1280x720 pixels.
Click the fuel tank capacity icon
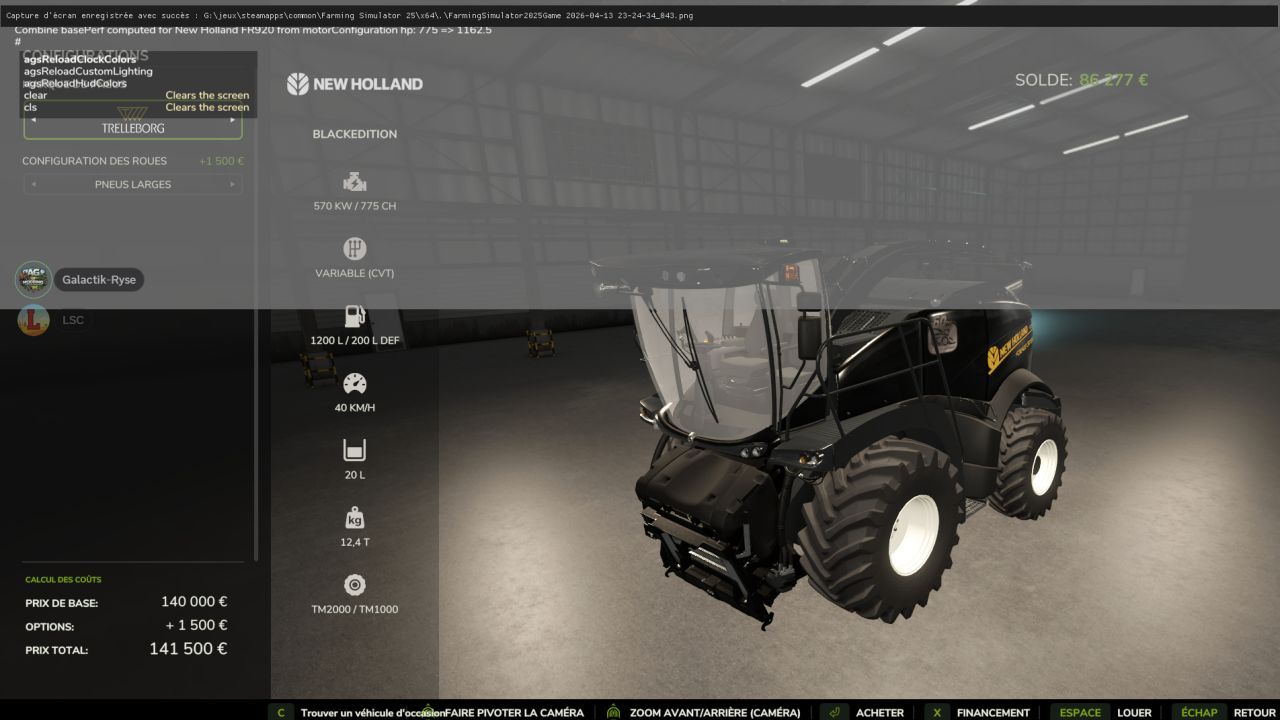(x=354, y=316)
